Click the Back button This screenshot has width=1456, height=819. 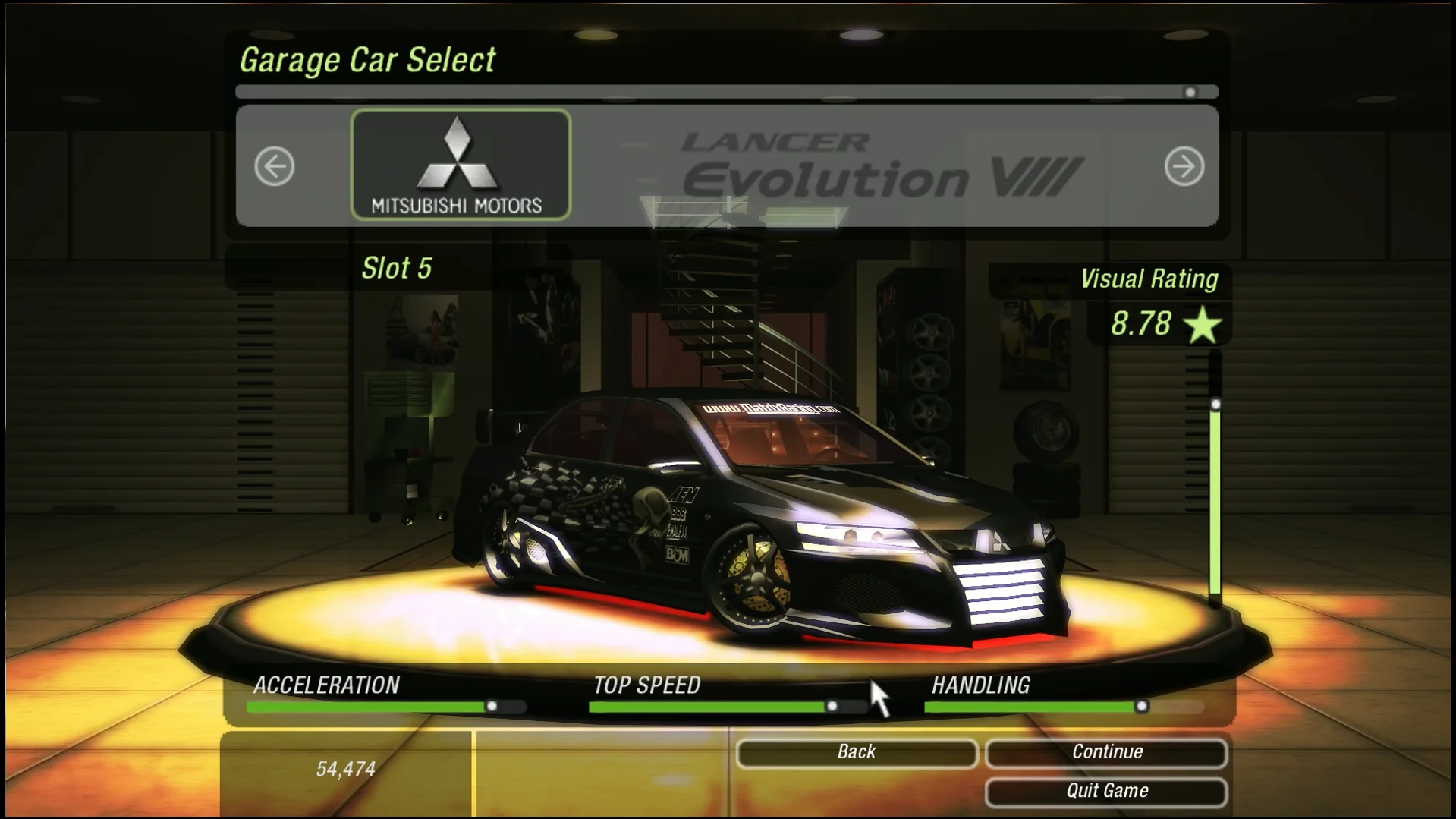pyautogui.click(x=856, y=752)
